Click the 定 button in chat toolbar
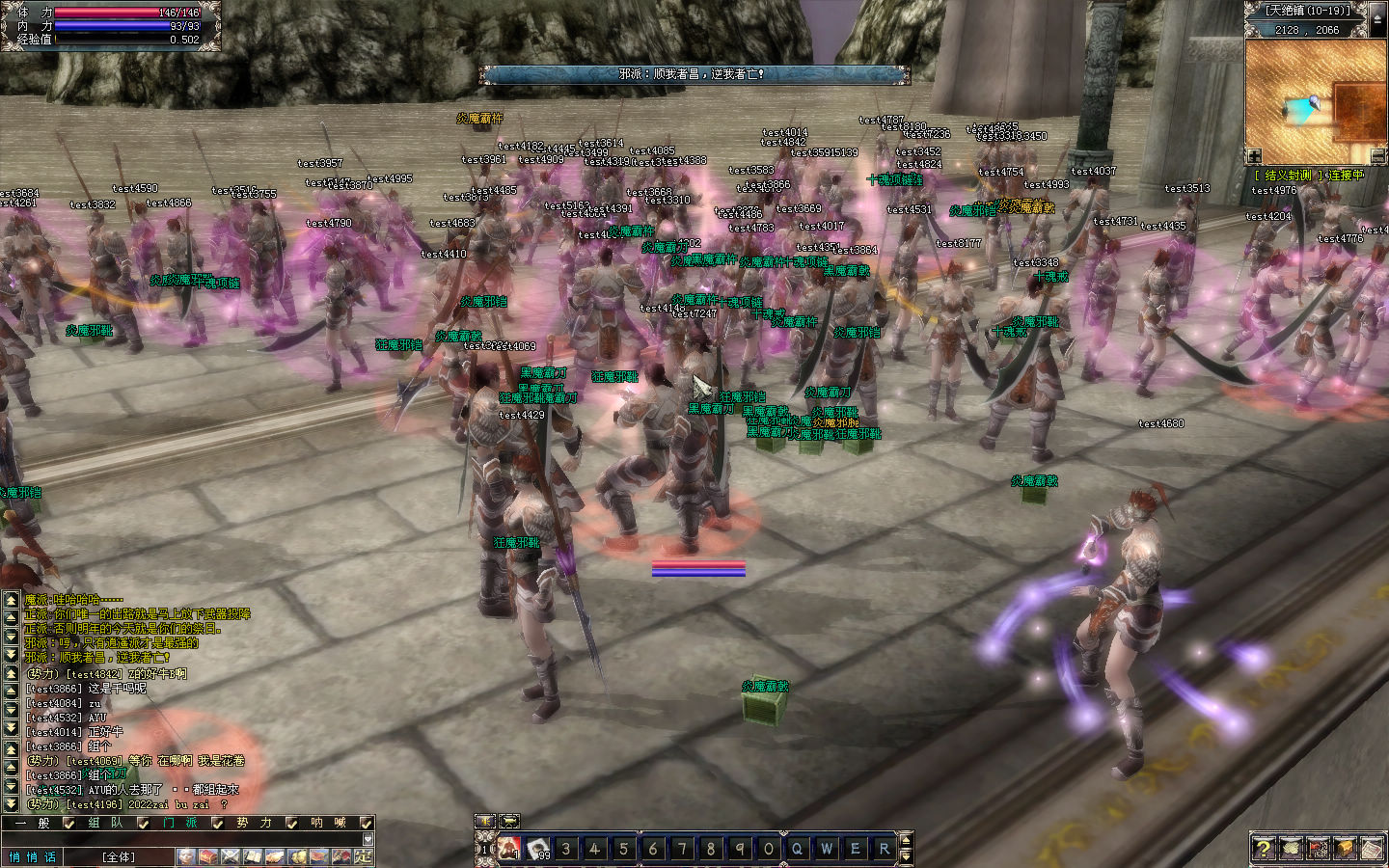Viewport: 1389px width, 868px height. (364, 856)
